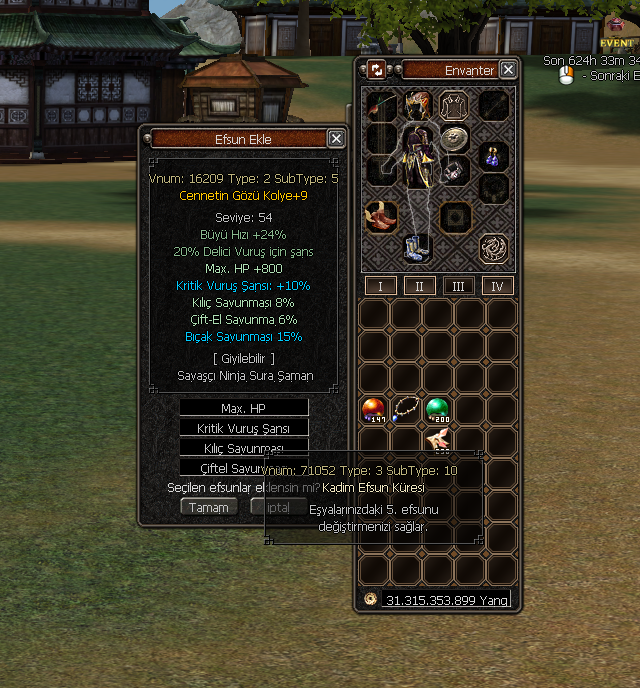Switch to inventory page I
Viewport: 640px width, 688px height.
tap(380, 286)
